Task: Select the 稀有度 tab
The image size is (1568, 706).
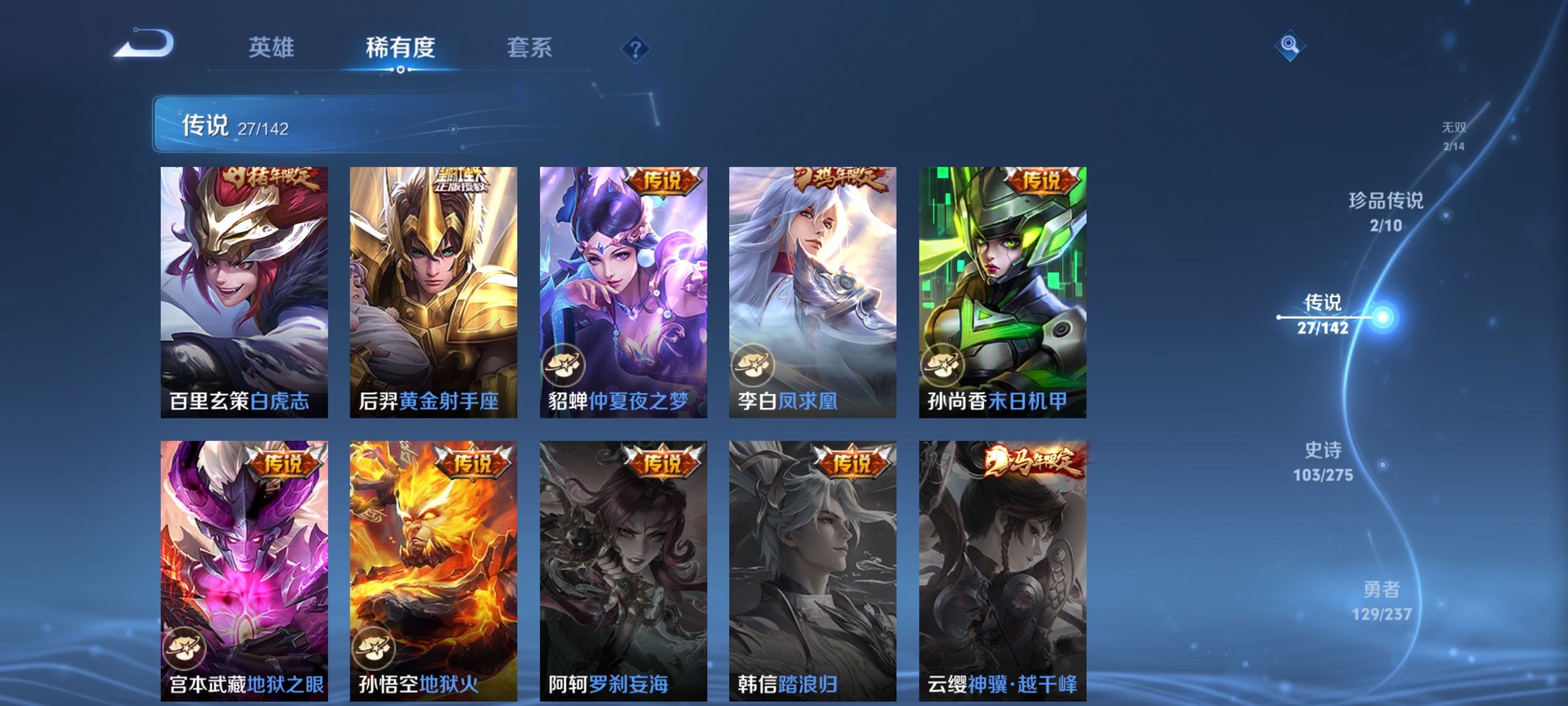Action: click(401, 48)
